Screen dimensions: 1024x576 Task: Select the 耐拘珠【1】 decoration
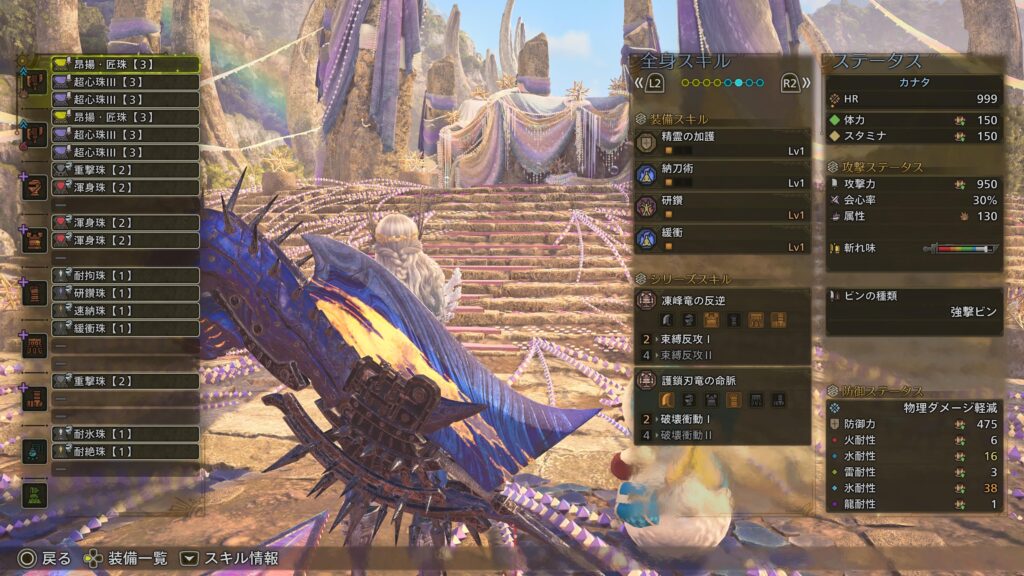pos(124,275)
